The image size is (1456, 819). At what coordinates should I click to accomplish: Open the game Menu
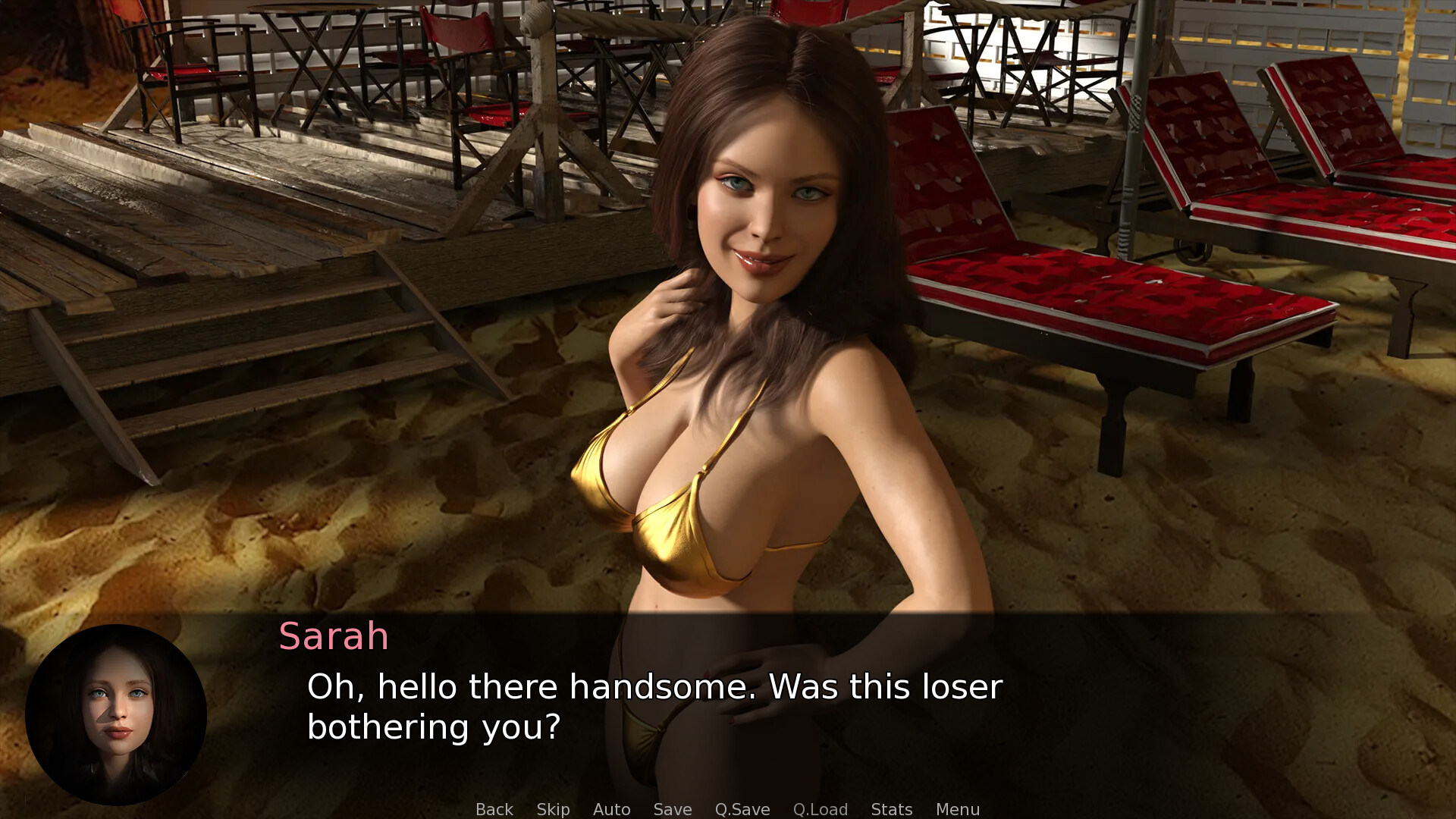click(957, 809)
